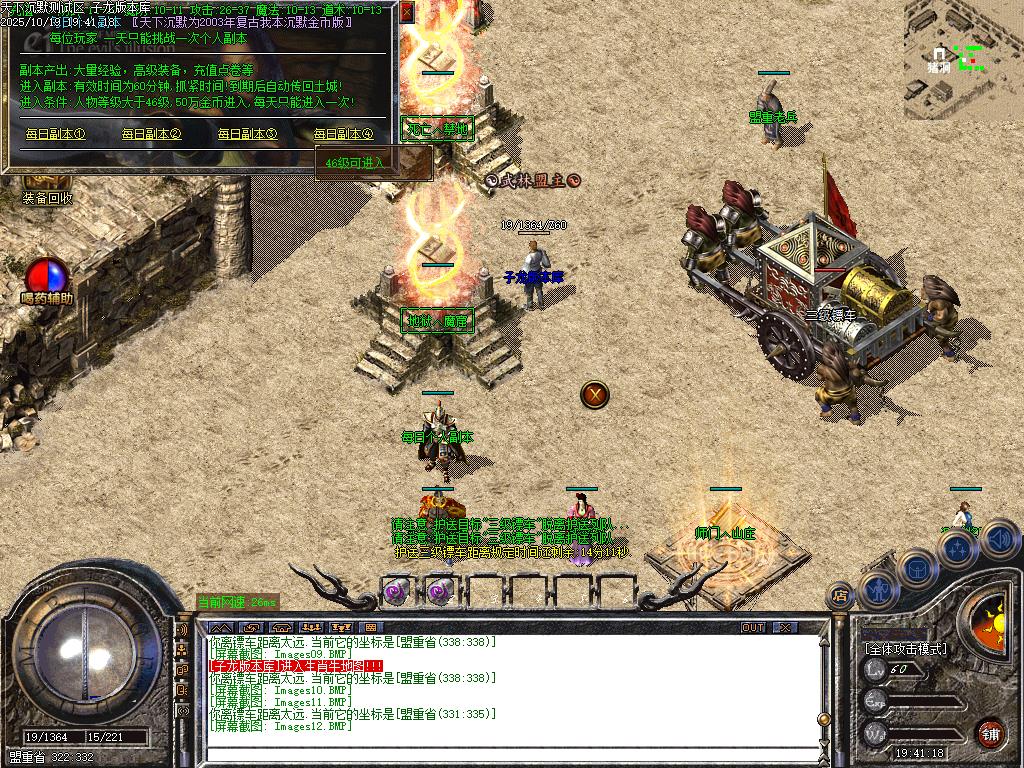Screen dimensions: 1024x768
Task: Toggle the sound speaker icon
Action: (x=1000, y=538)
